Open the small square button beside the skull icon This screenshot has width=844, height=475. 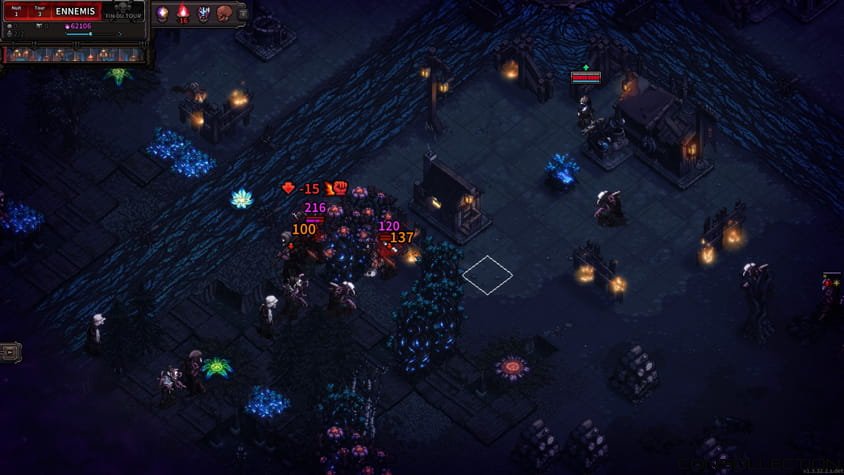[x=241, y=13]
